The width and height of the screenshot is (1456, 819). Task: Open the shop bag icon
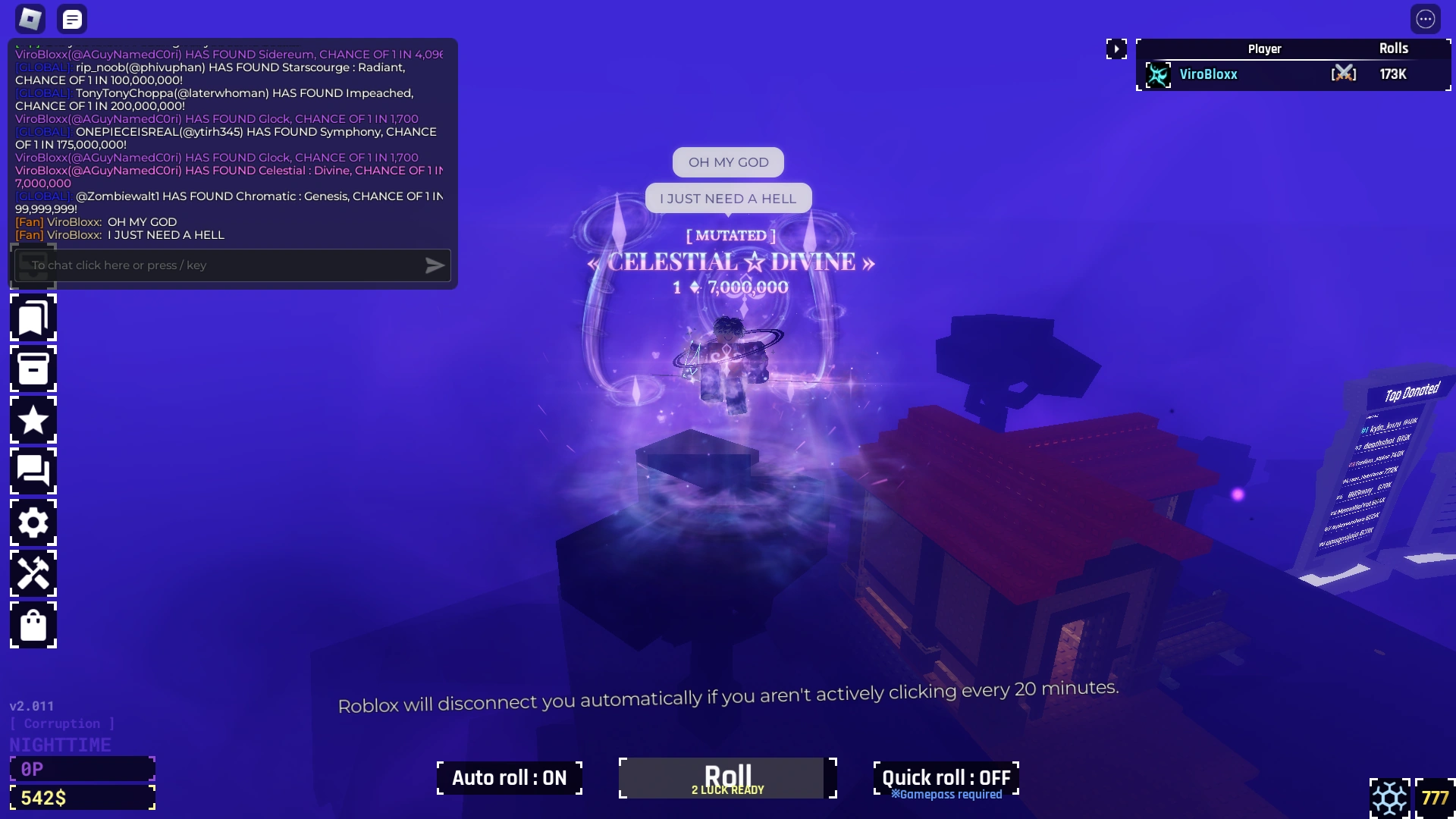click(x=33, y=625)
